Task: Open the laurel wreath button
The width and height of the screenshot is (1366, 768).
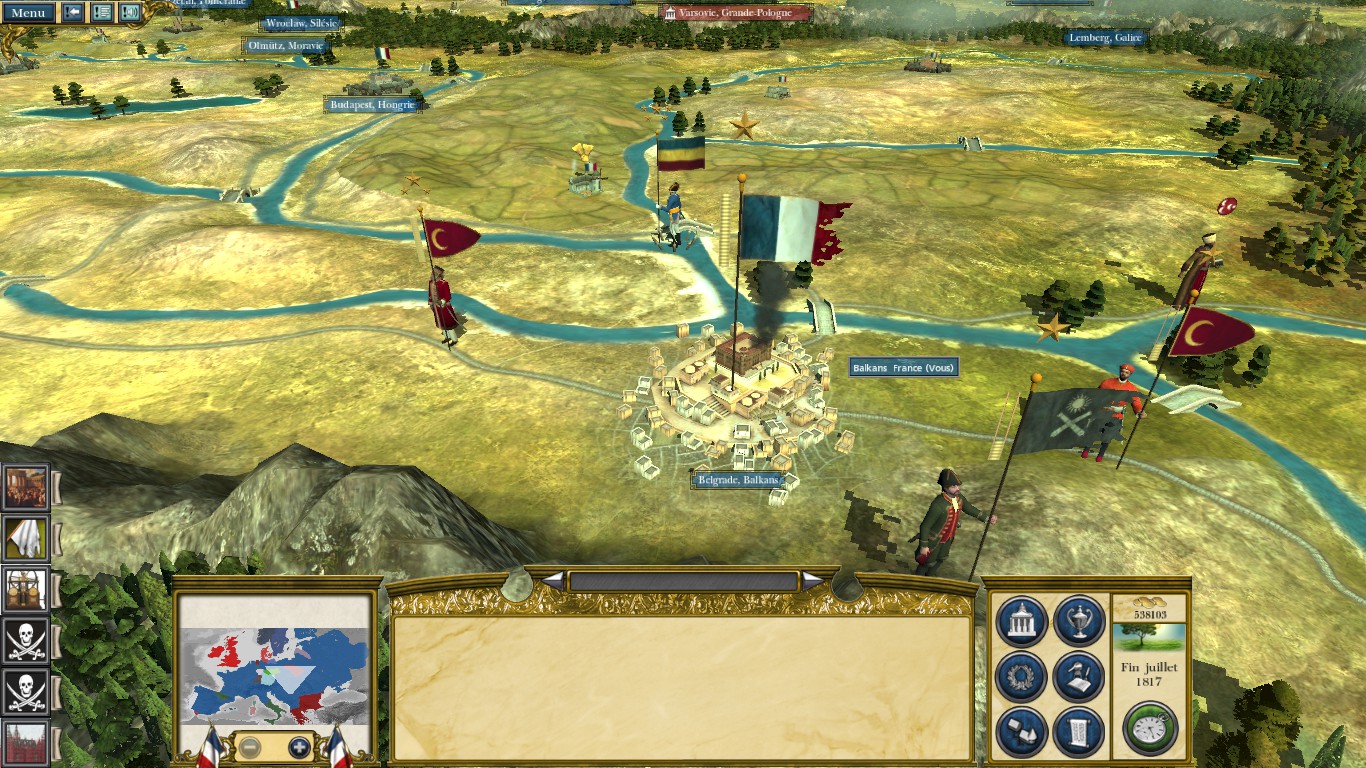Action: click(x=1022, y=677)
